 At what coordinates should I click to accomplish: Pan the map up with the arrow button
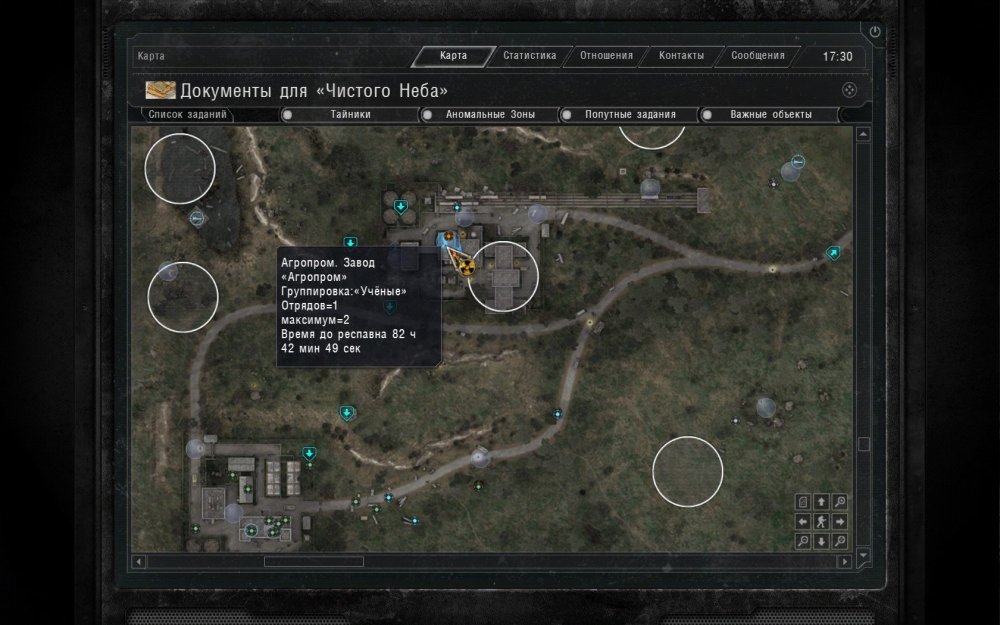pyautogui.click(x=821, y=502)
